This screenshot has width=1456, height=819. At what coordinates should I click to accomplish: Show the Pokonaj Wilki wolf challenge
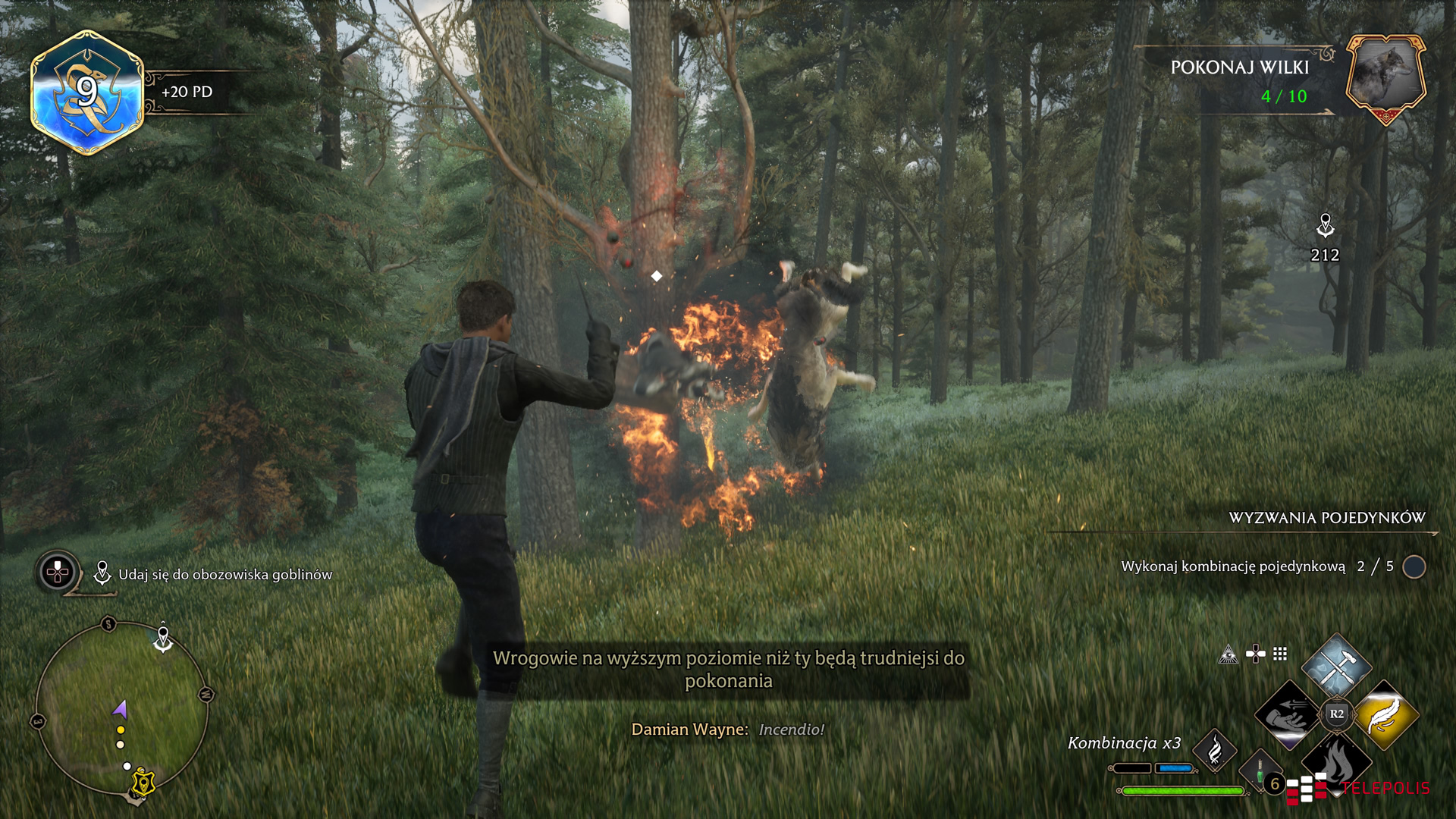(1385, 77)
